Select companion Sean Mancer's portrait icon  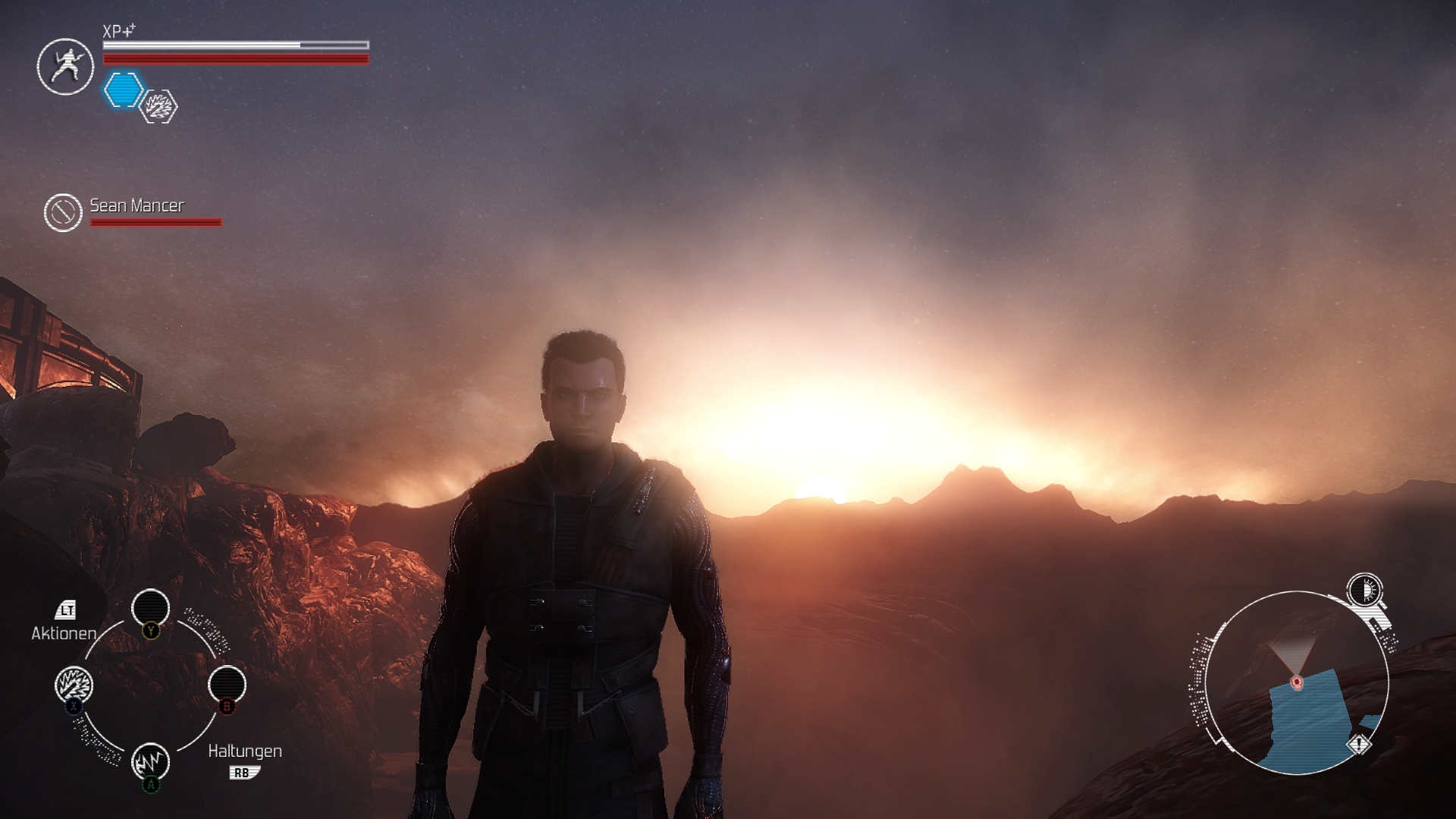pyautogui.click(x=63, y=212)
